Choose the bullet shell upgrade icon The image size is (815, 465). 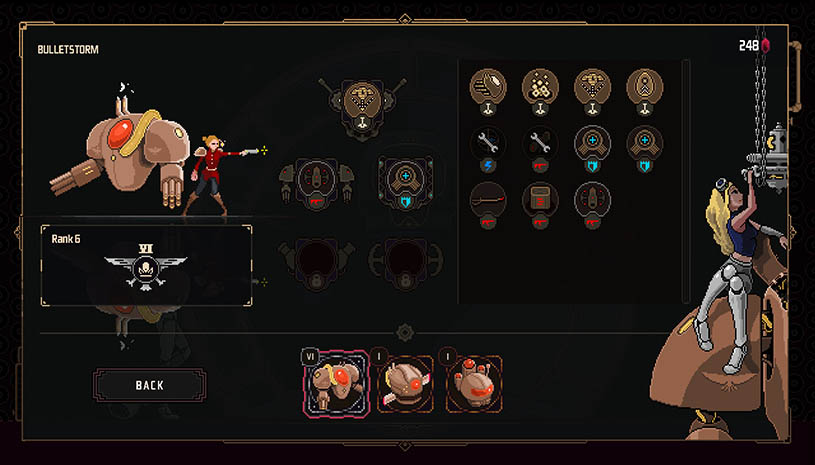pos(488,87)
